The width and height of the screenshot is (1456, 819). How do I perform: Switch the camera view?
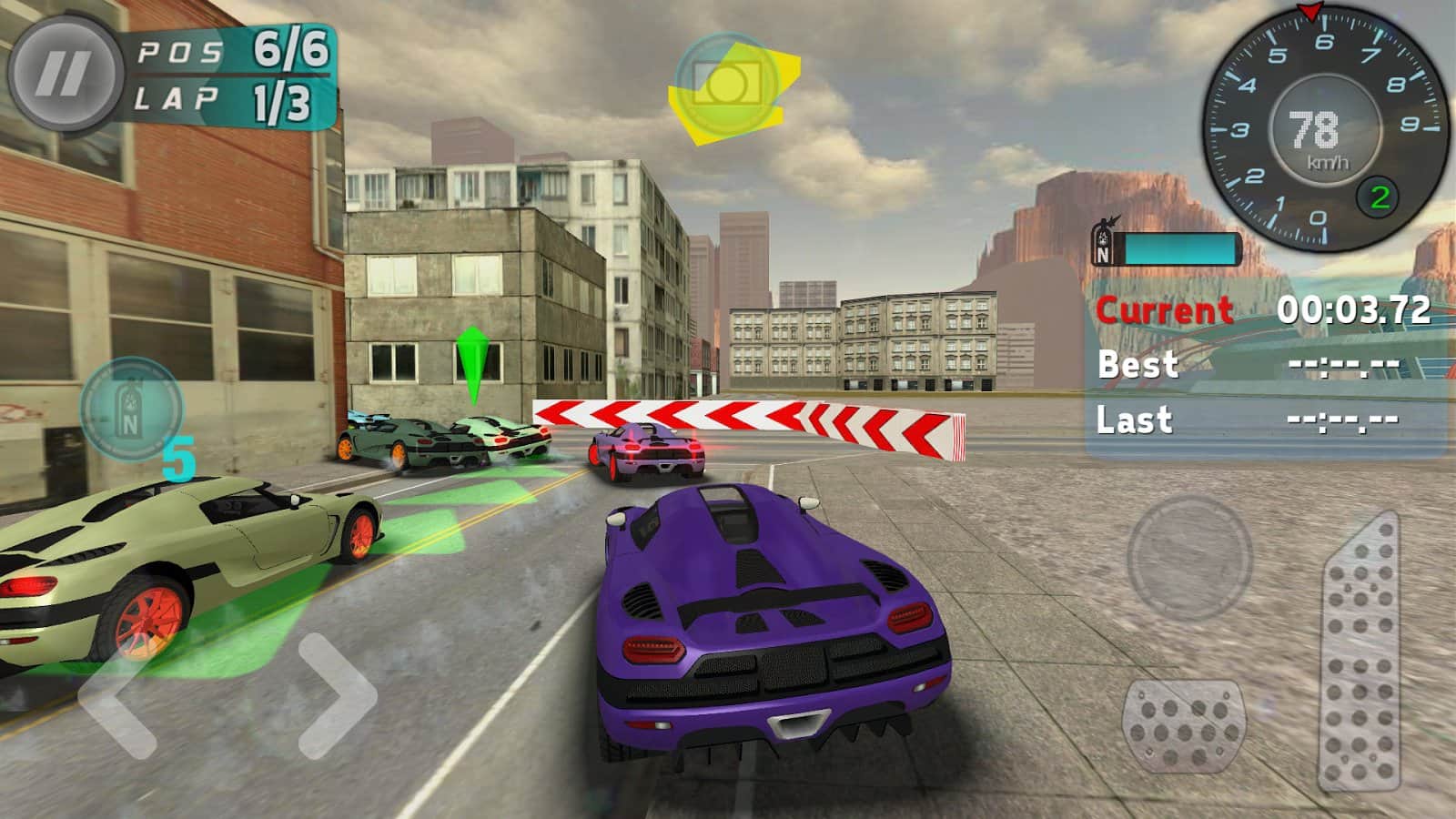coord(725,85)
